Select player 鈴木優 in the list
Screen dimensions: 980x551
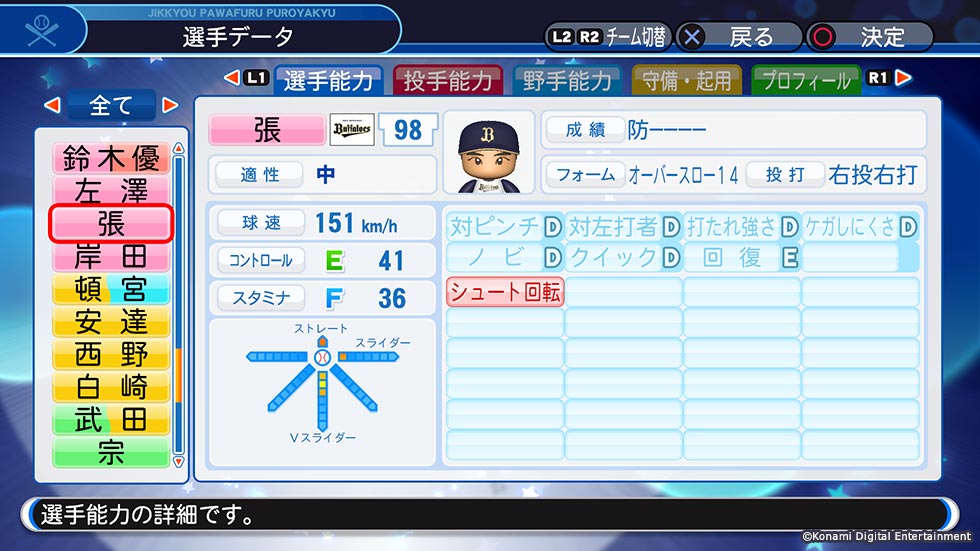tap(111, 158)
